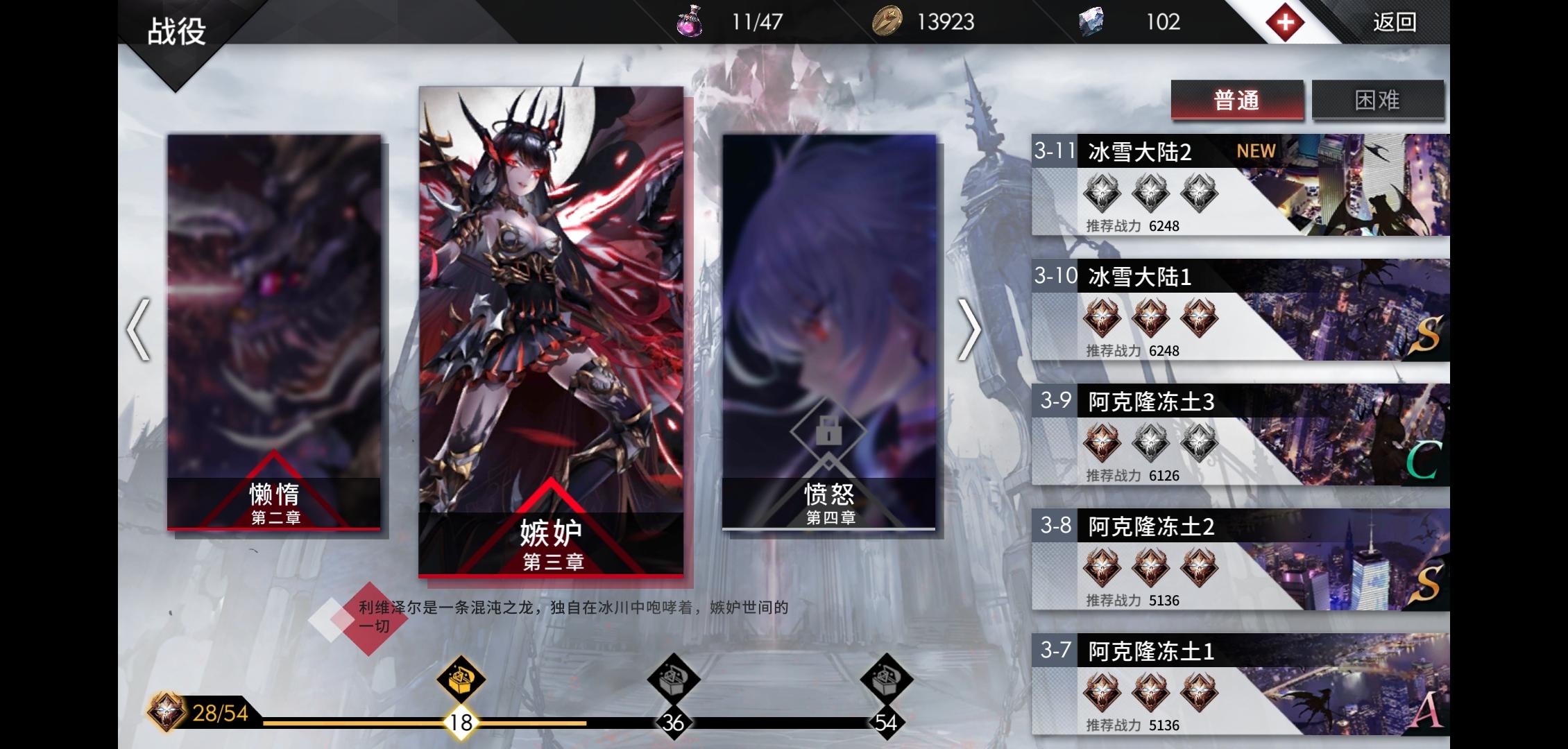Switch to the 困难 difficulty tab
The width and height of the screenshot is (1568, 749).
coord(1379,101)
